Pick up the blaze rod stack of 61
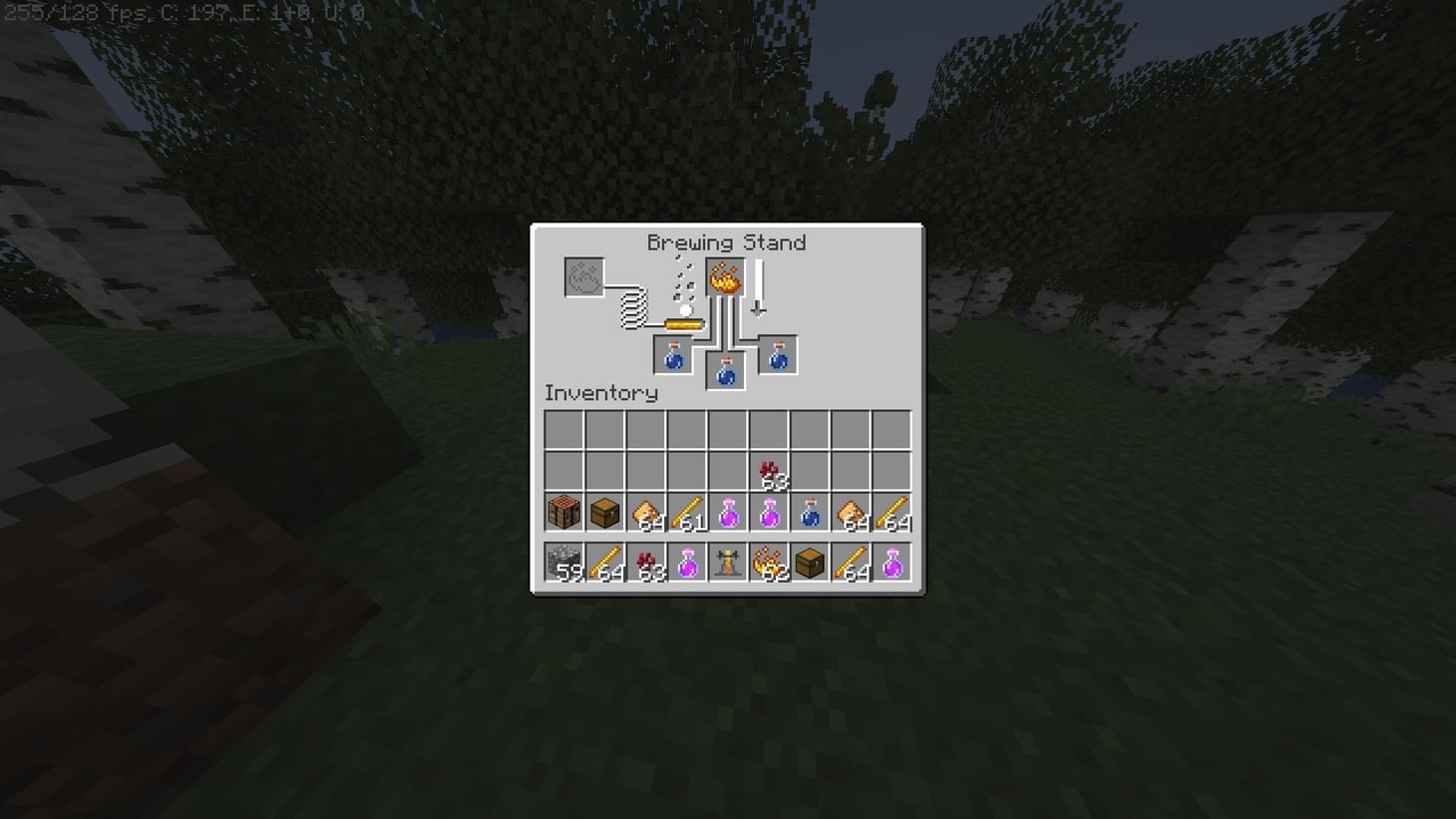 pos(688,512)
